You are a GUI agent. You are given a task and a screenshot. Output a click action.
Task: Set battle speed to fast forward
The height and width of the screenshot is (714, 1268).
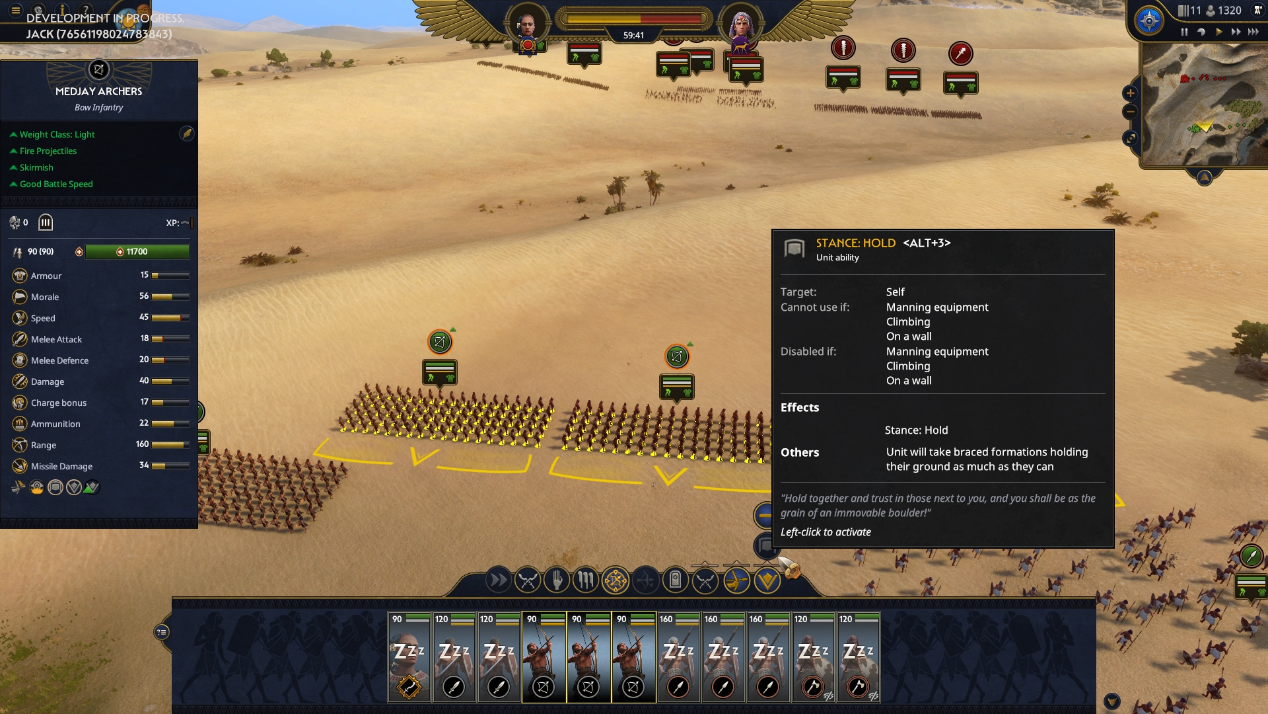1237,32
